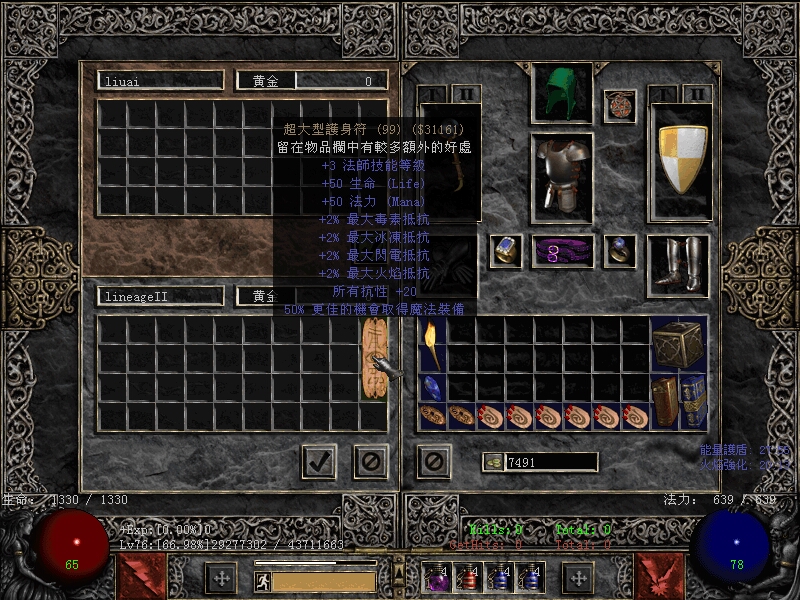The height and width of the screenshot is (600, 800).
Task: Accept the trade with the checkmark button
Action: (x=319, y=461)
